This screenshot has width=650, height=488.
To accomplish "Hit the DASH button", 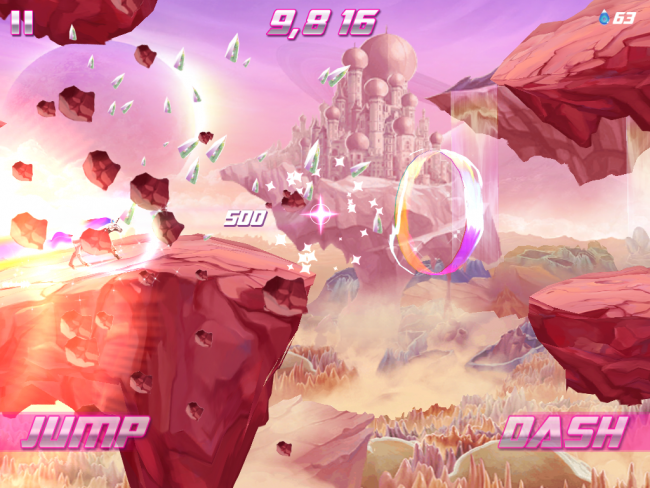I will 564,431.
